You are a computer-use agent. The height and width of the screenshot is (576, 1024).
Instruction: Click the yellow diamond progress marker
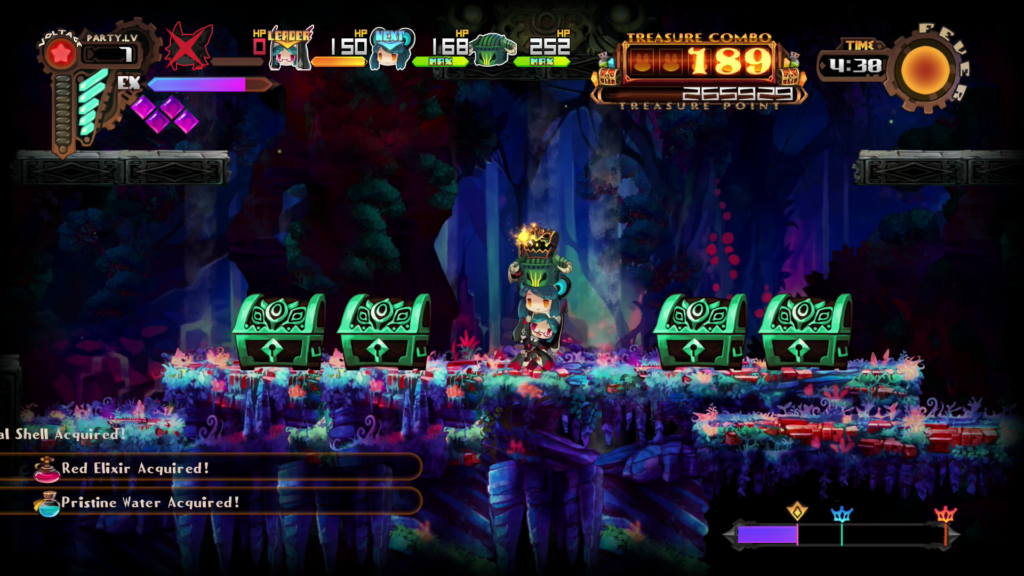(798, 511)
